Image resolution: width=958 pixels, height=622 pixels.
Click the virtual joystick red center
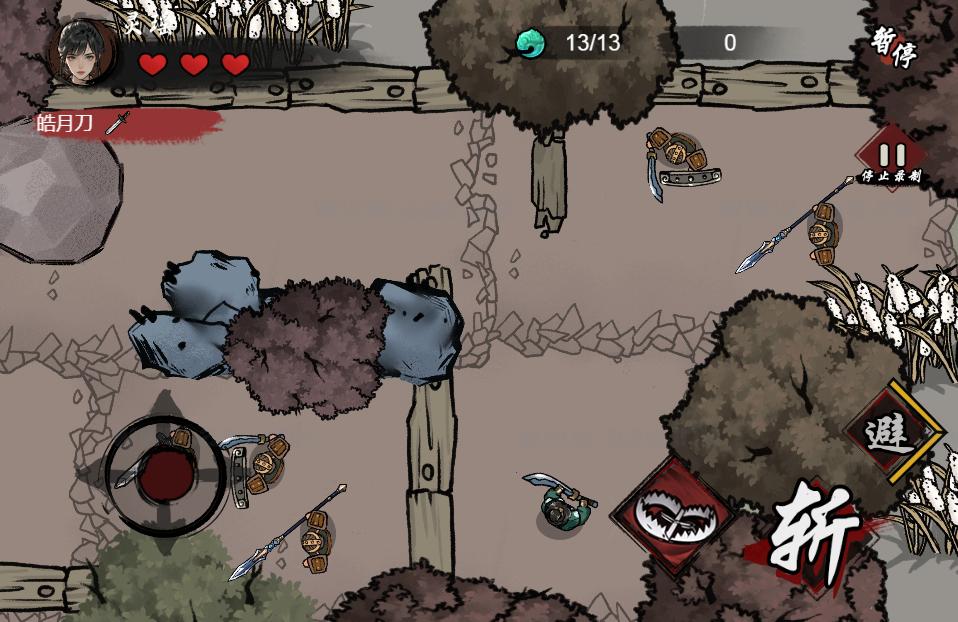pos(166,476)
